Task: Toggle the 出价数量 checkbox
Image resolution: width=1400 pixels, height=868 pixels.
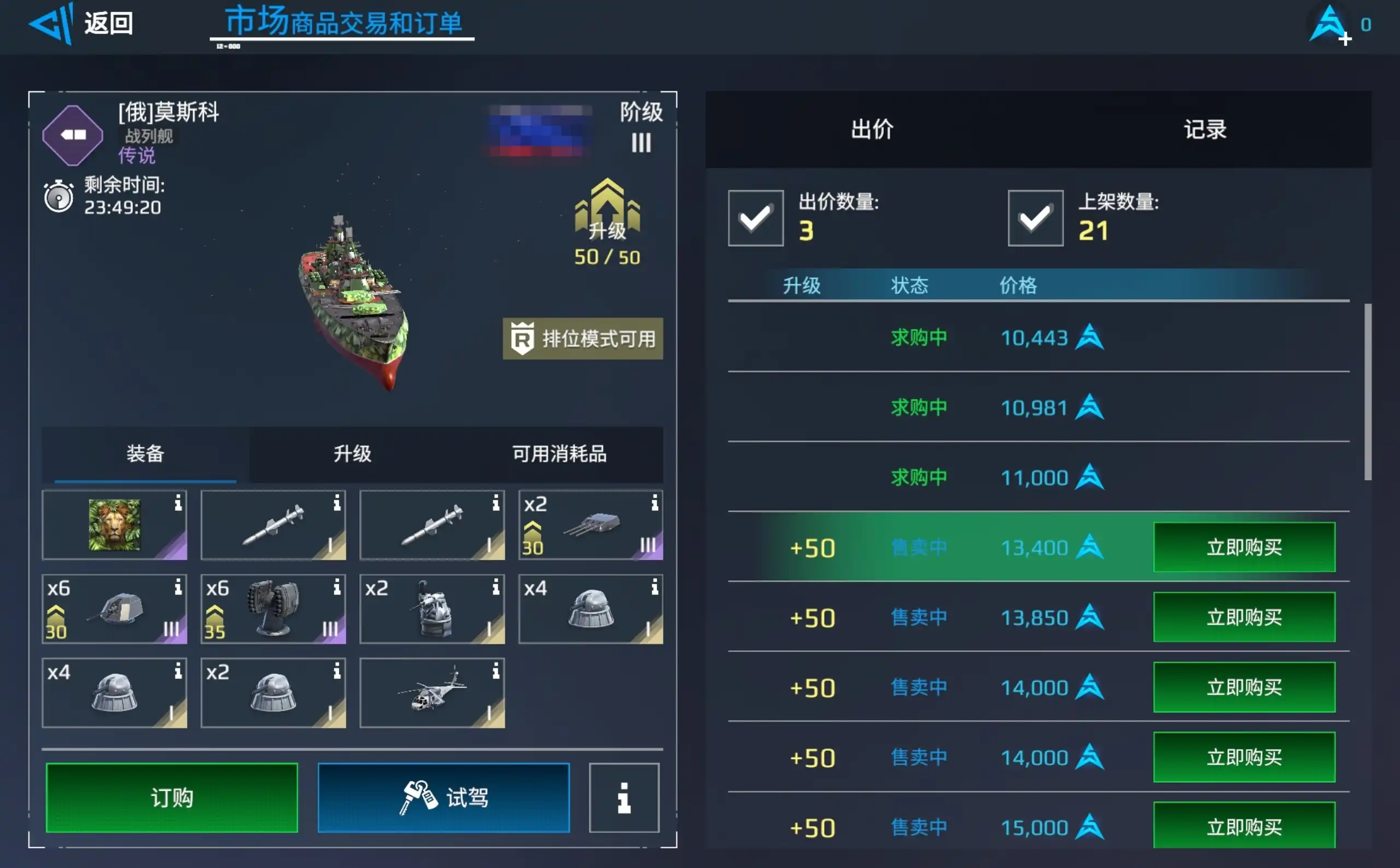Action: [755, 218]
